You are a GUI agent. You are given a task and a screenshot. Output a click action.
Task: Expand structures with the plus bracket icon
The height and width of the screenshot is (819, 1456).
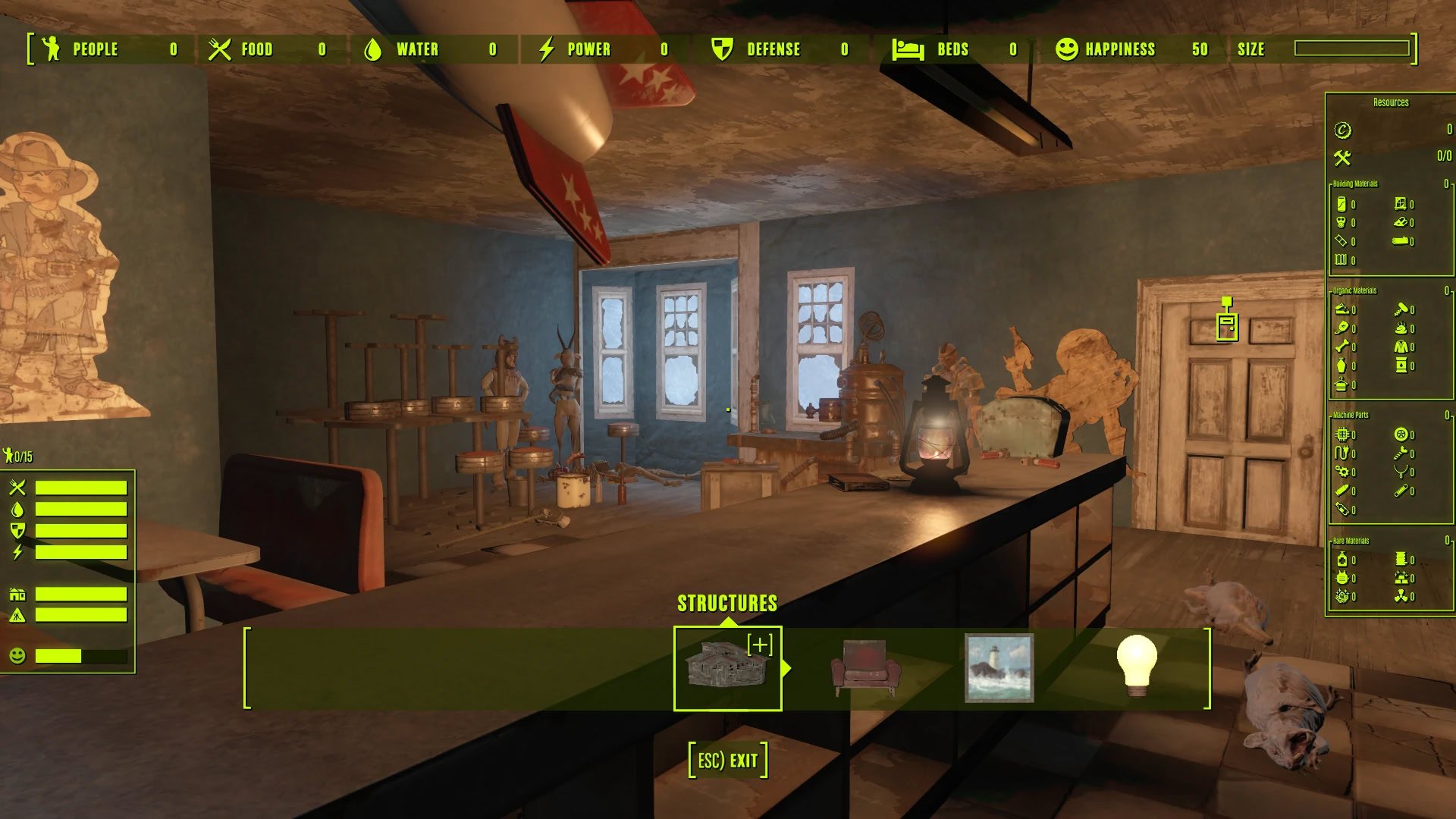pyautogui.click(x=760, y=645)
